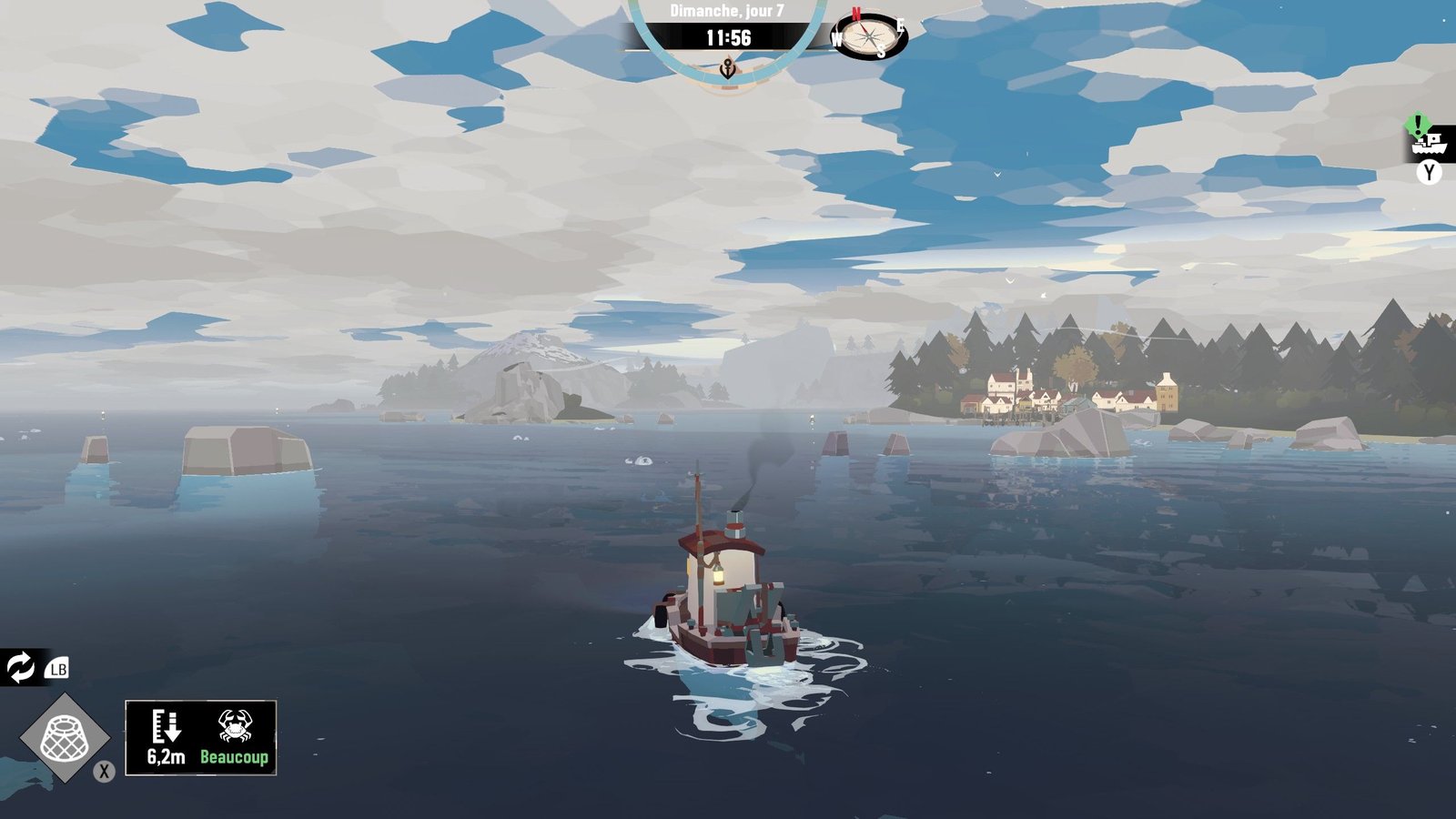Click the compass in the top HUD

(x=870, y=36)
